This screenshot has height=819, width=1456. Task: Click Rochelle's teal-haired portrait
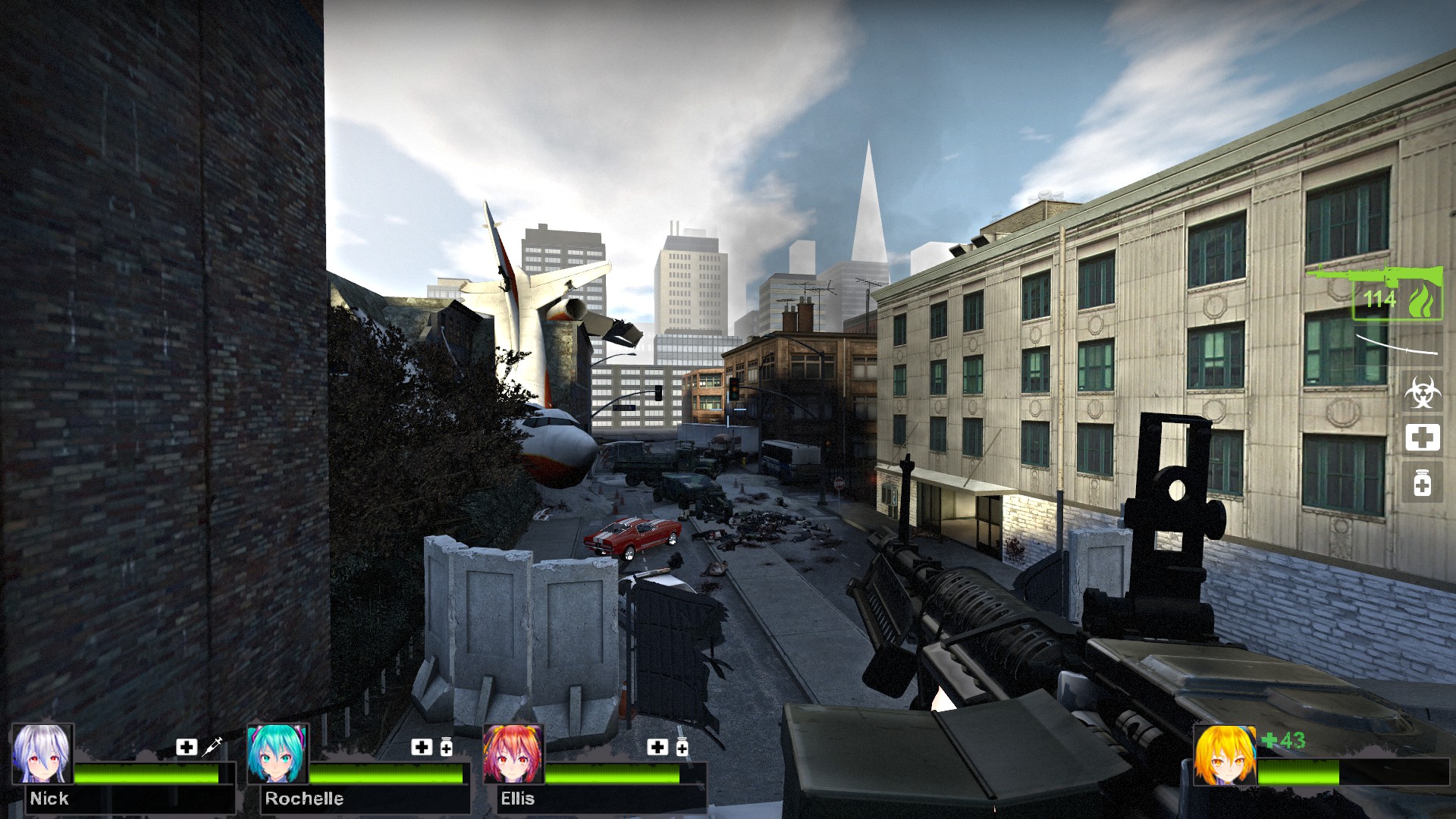[278, 754]
